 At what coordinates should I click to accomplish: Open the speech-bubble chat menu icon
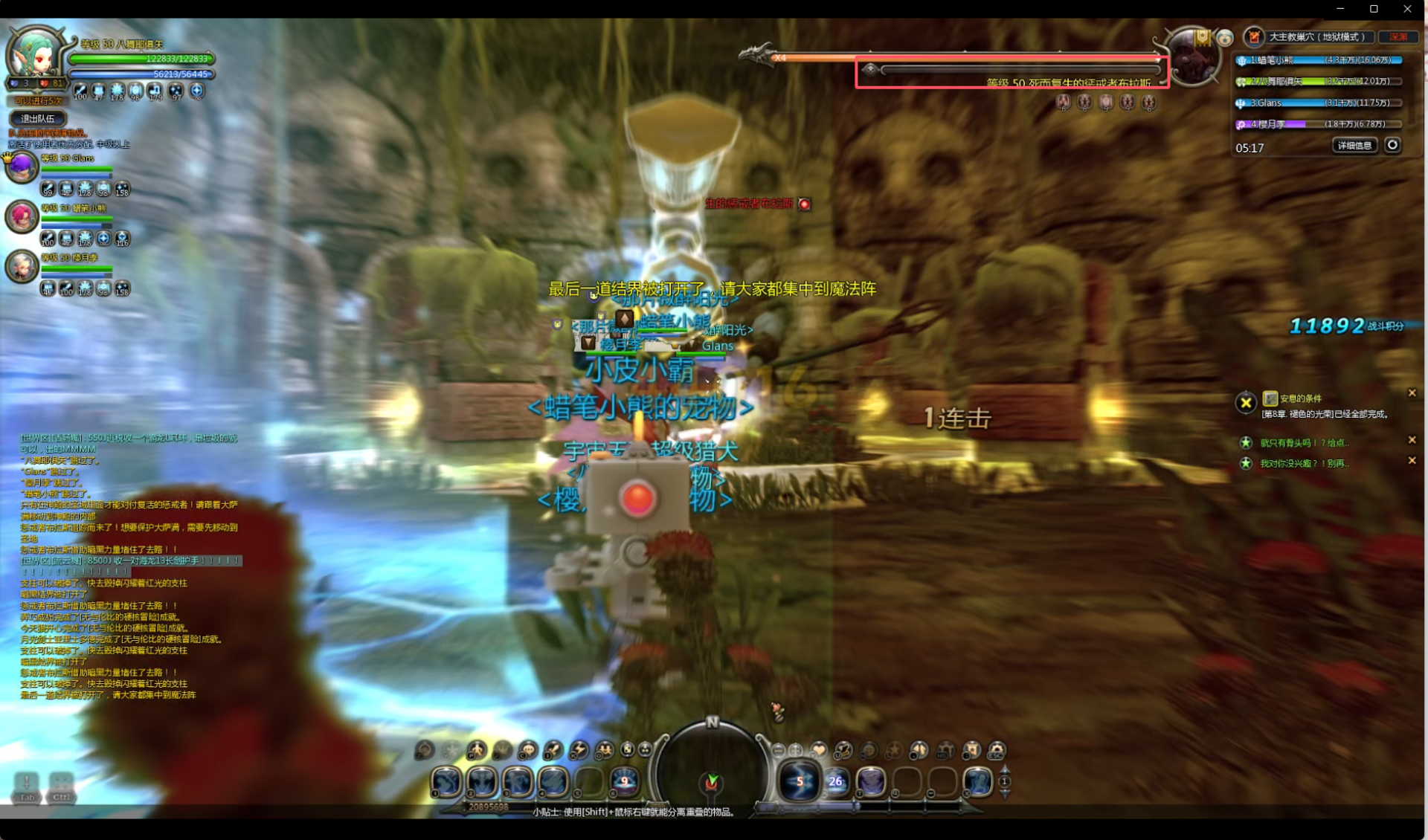[x=527, y=750]
